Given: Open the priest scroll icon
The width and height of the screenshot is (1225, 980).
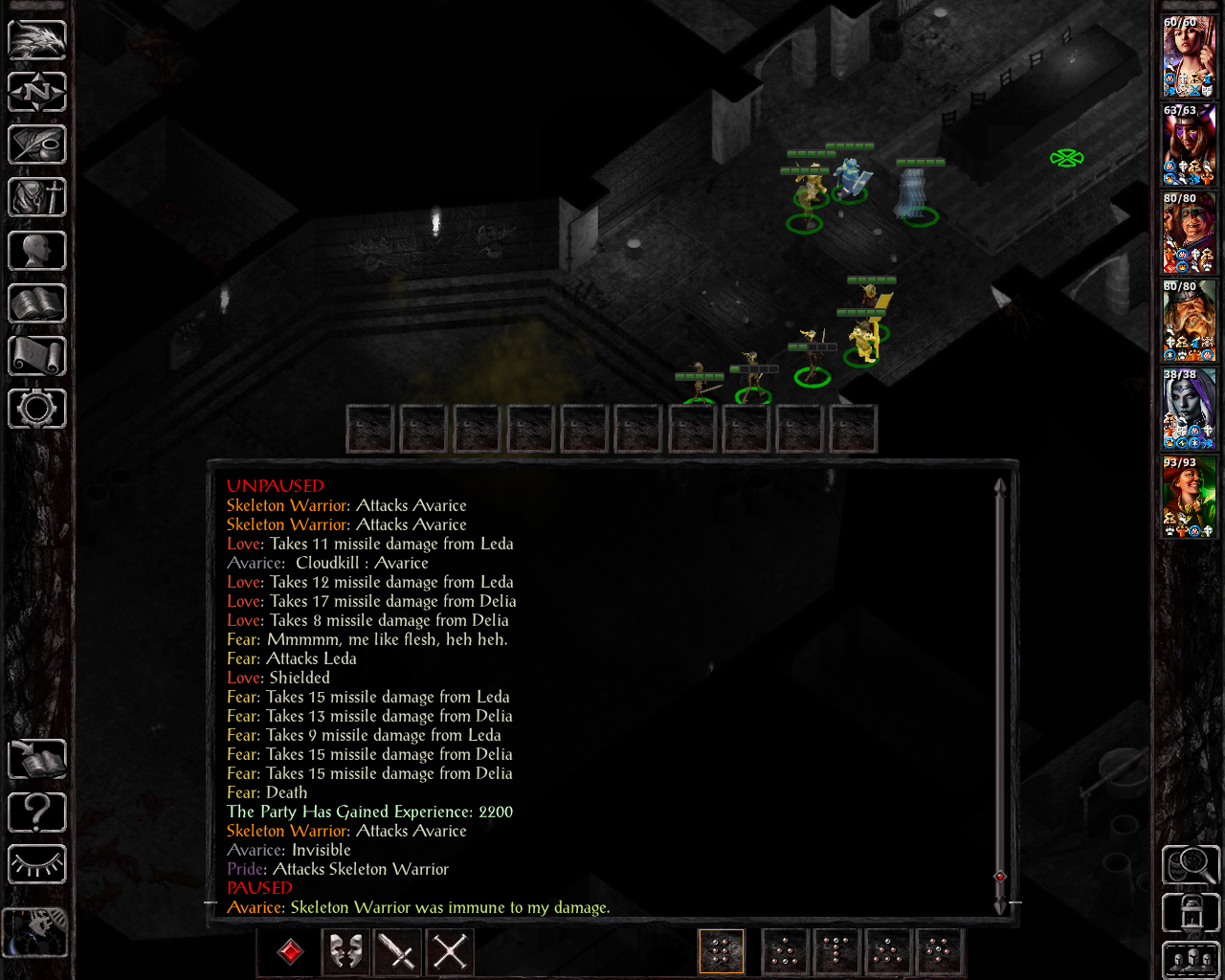Looking at the screenshot, I should [37, 356].
